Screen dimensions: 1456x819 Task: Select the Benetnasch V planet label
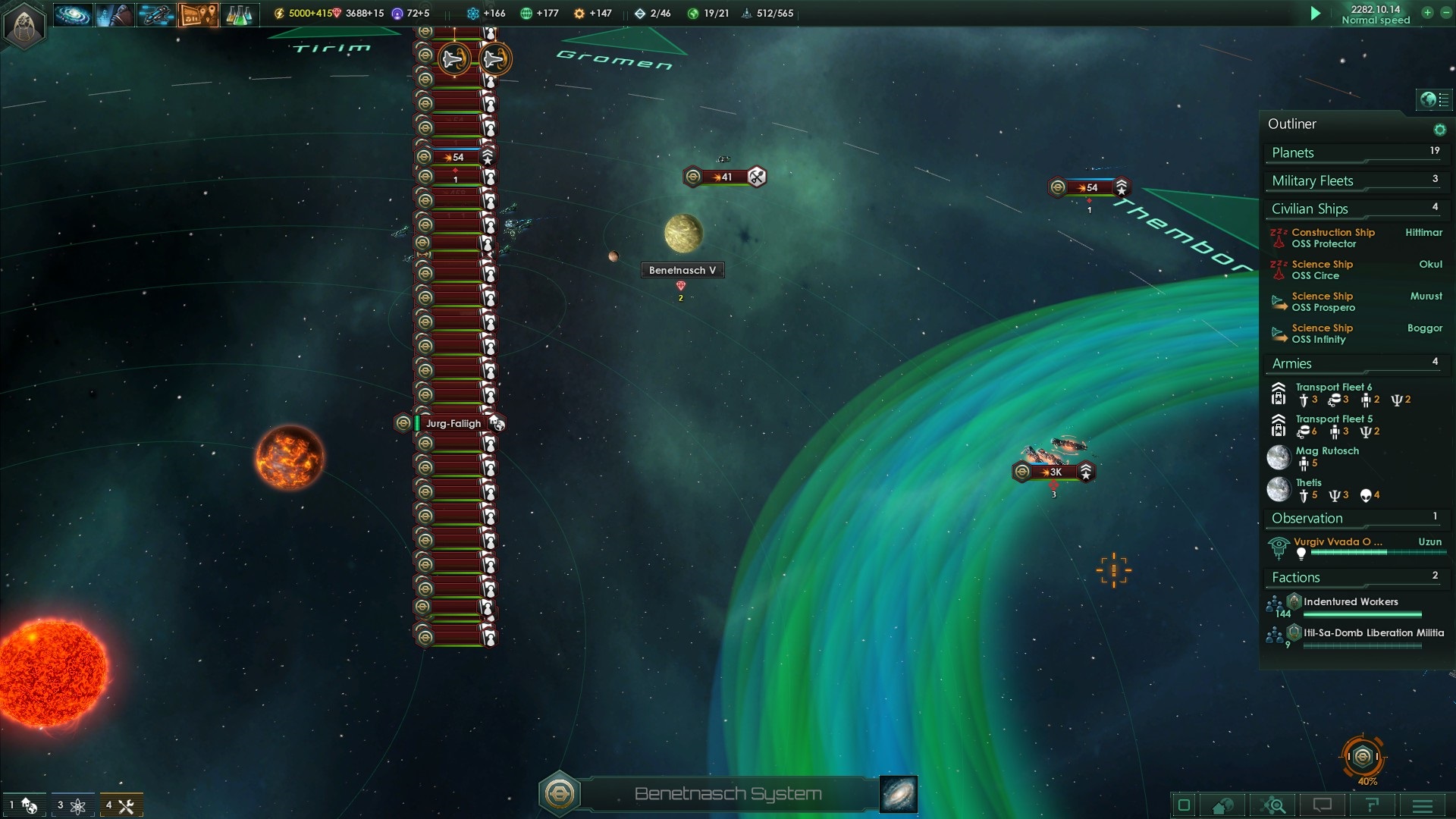682,270
